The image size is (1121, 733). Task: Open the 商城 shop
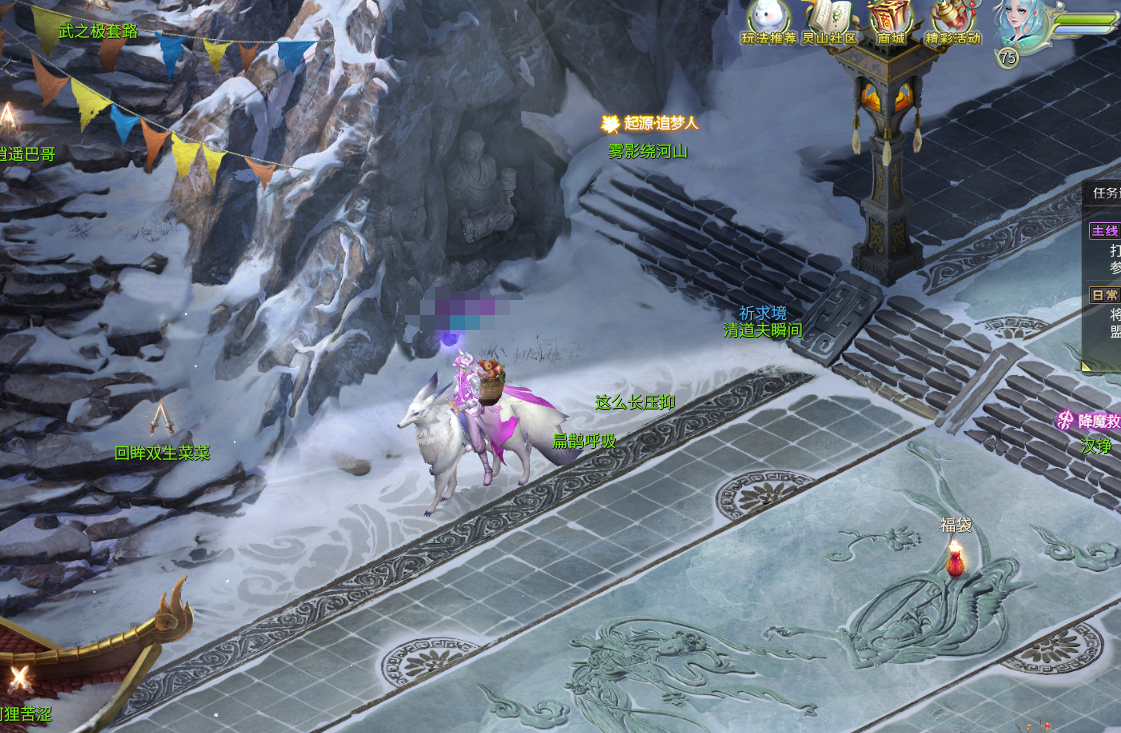coord(890,20)
